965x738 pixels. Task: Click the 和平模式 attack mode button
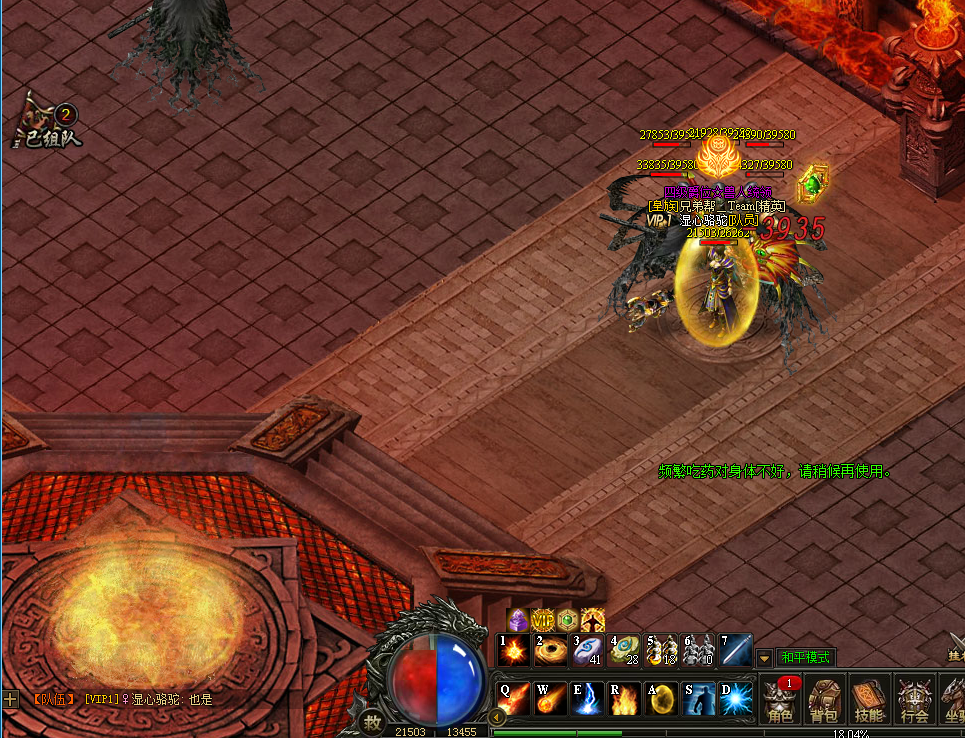point(805,657)
